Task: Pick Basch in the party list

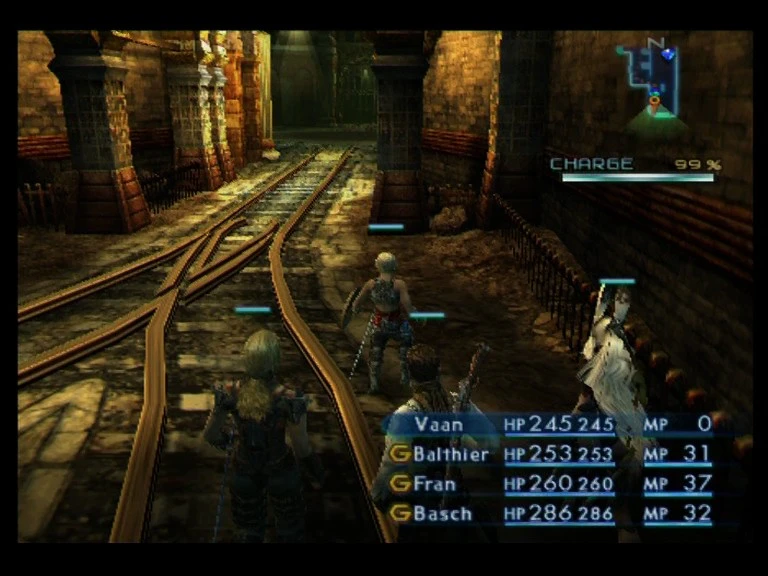Action: pyautogui.click(x=550, y=514)
